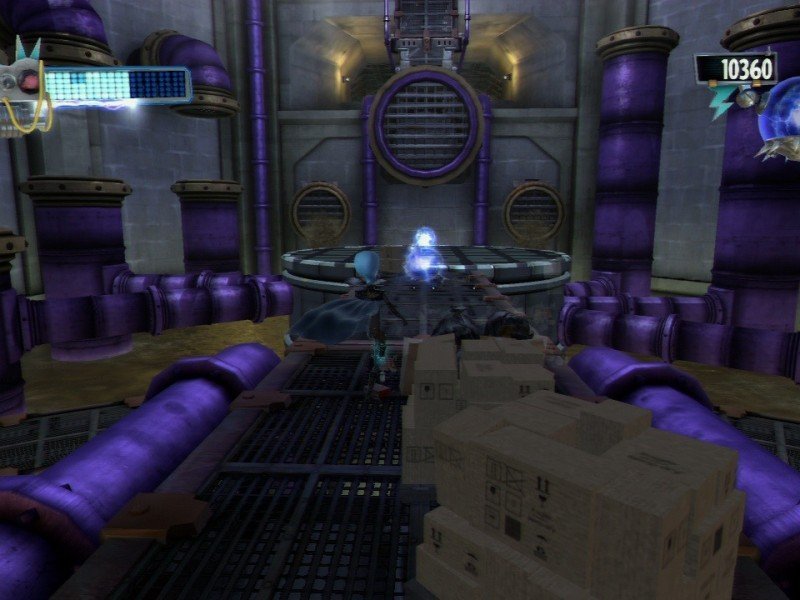
Task: Click the spiked gadget icon beside the energy bar
Action: pos(20,82)
